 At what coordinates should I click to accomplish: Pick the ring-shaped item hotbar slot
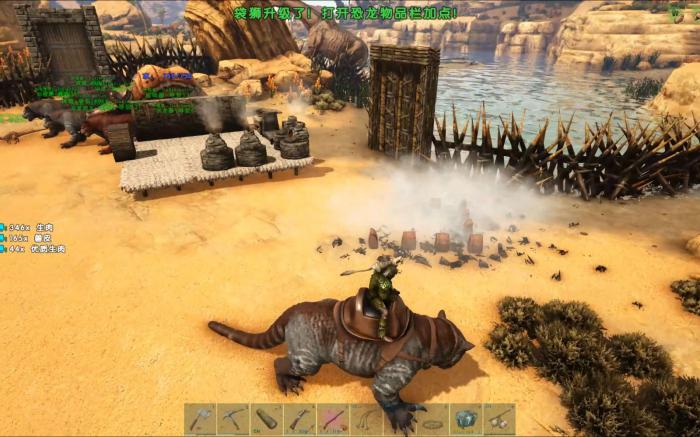pyautogui.click(x=432, y=419)
